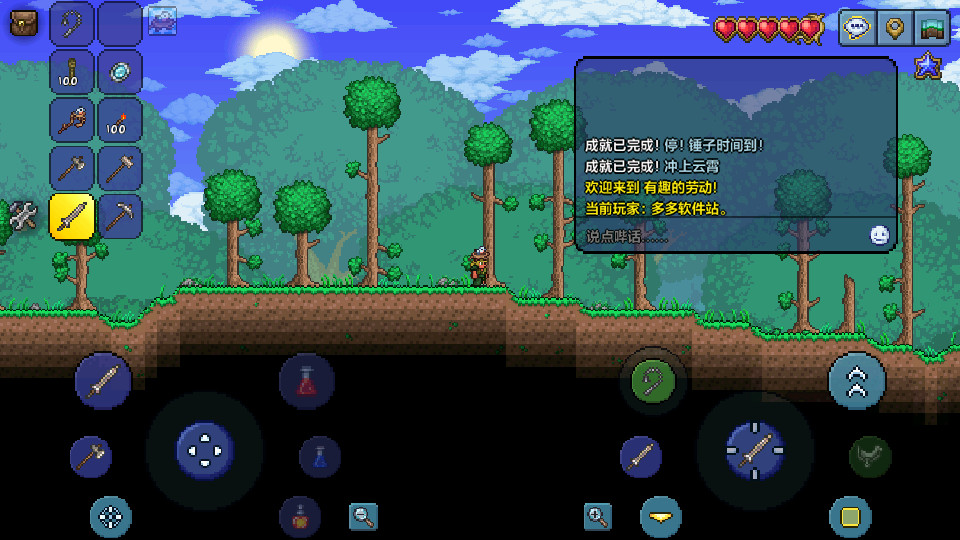The width and height of the screenshot is (960, 540).
Task: Open the emoji face in chat
Action: tap(879, 235)
